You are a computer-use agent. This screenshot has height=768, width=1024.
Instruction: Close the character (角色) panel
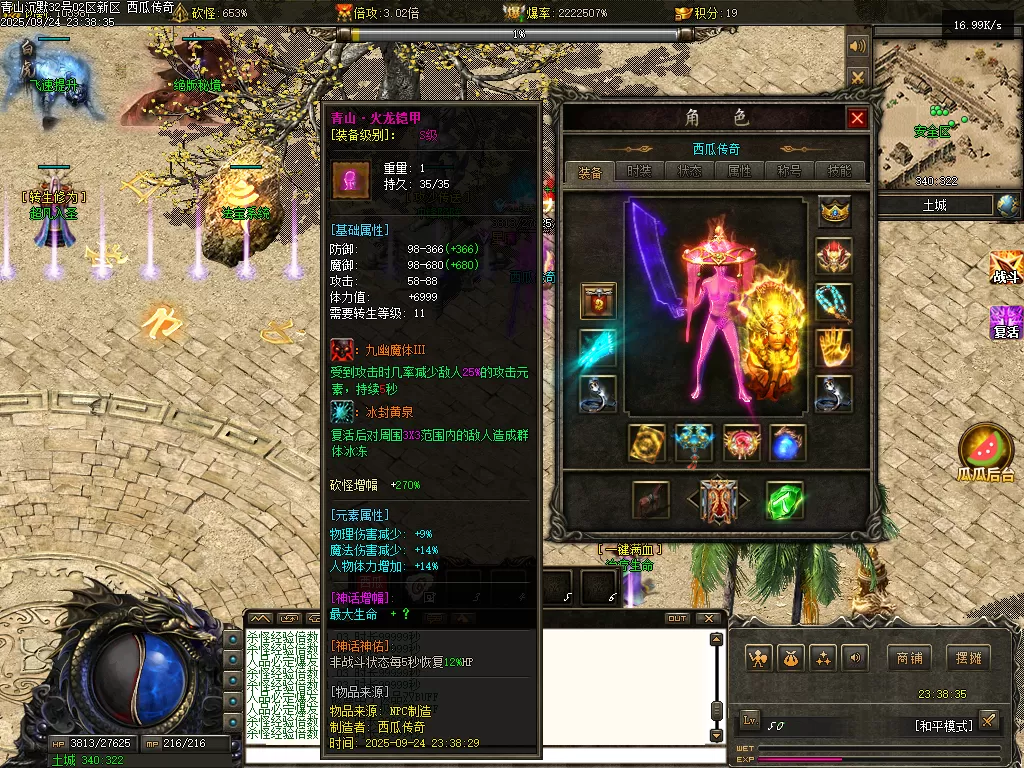(x=857, y=118)
